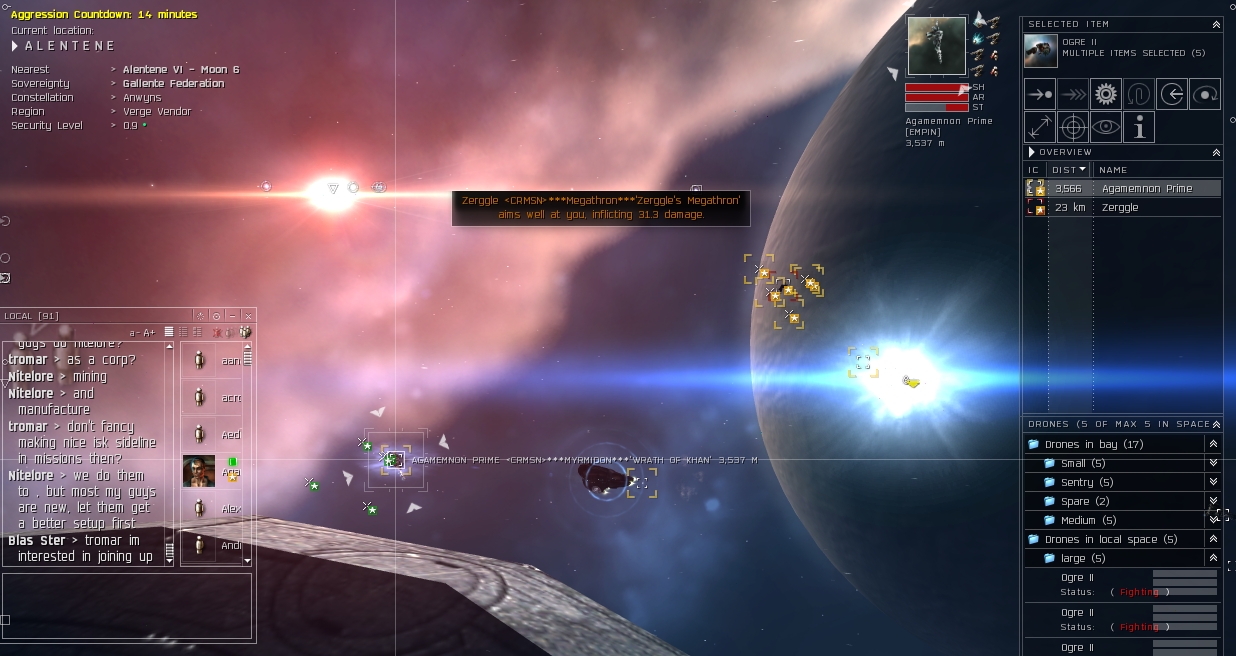This screenshot has width=1236, height=656.
Task: Open Show Info for the selected item
Action: [x=1138, y=127]
